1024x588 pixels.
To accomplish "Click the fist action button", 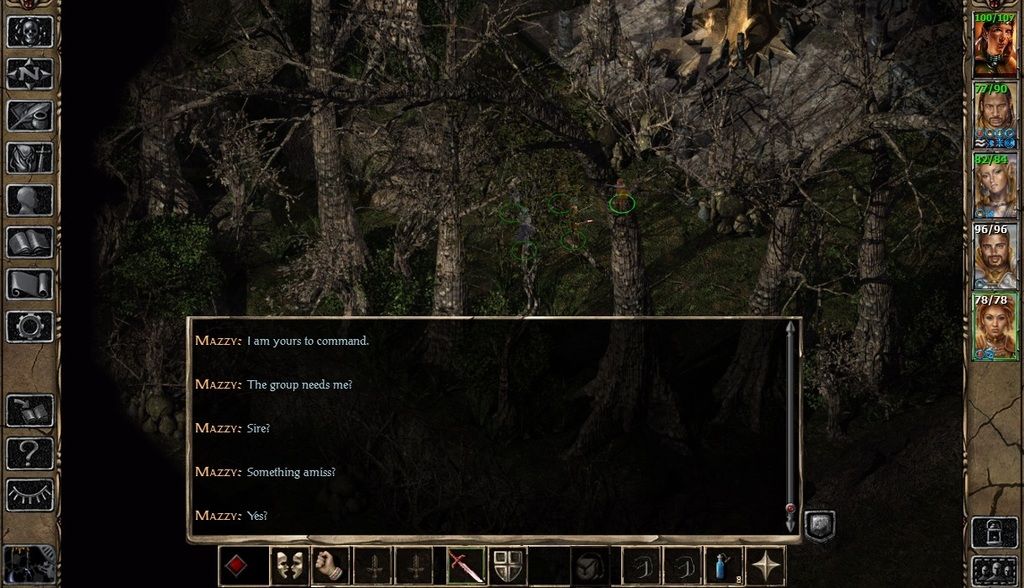I will tap(332, 566).
